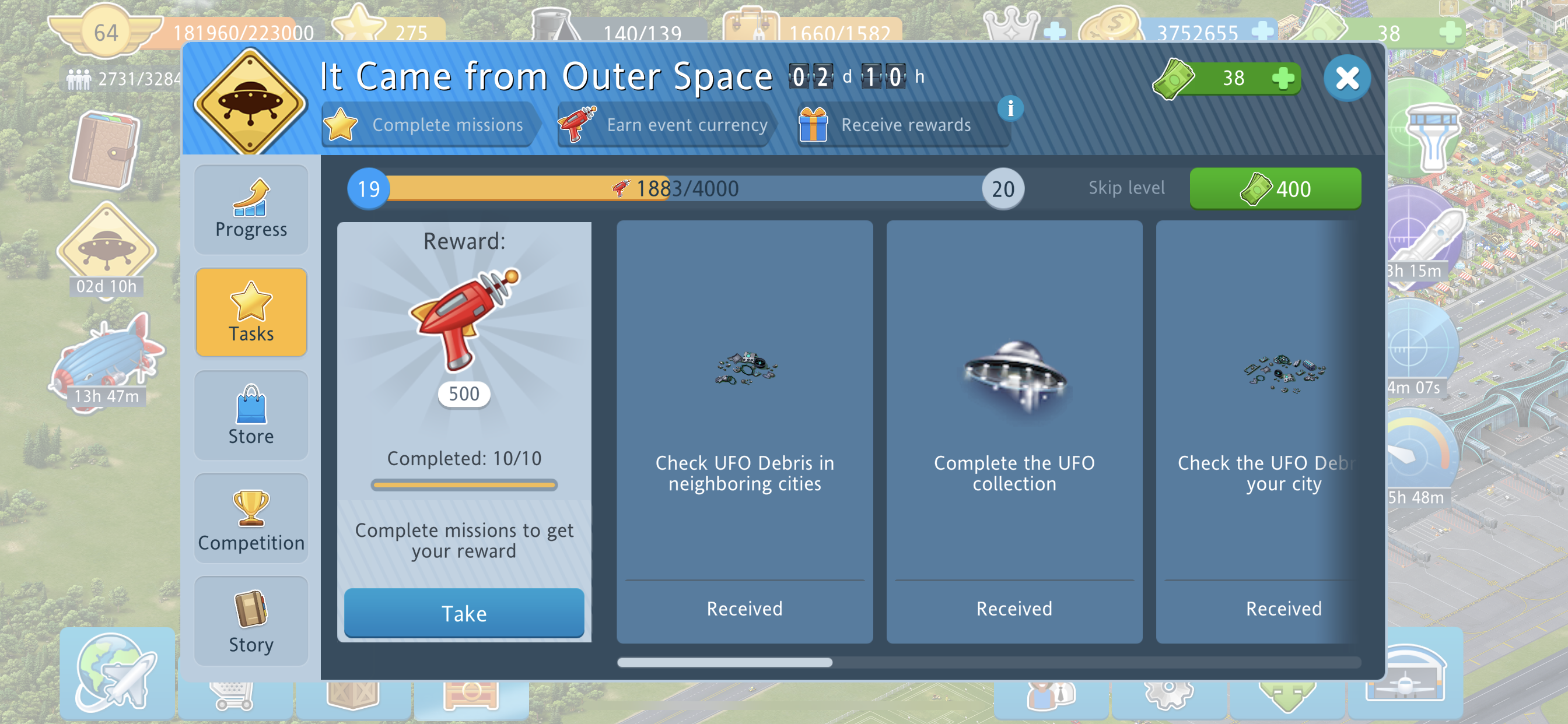Image resolution: width=1568 pixels, height=724 pixels.
Task: Add cash in the dialog header
Action: coord(1283,79)
